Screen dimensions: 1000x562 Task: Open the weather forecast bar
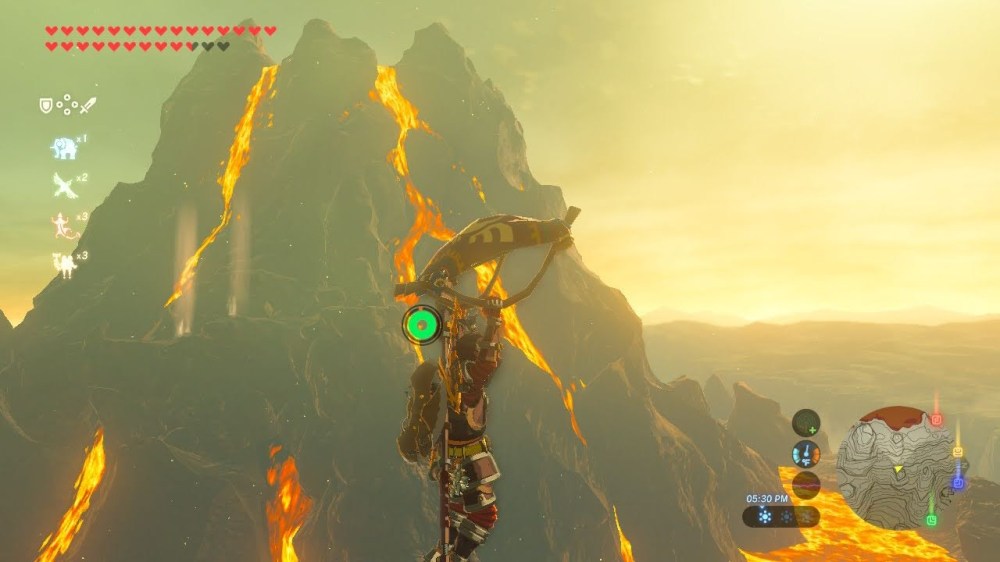781,517
